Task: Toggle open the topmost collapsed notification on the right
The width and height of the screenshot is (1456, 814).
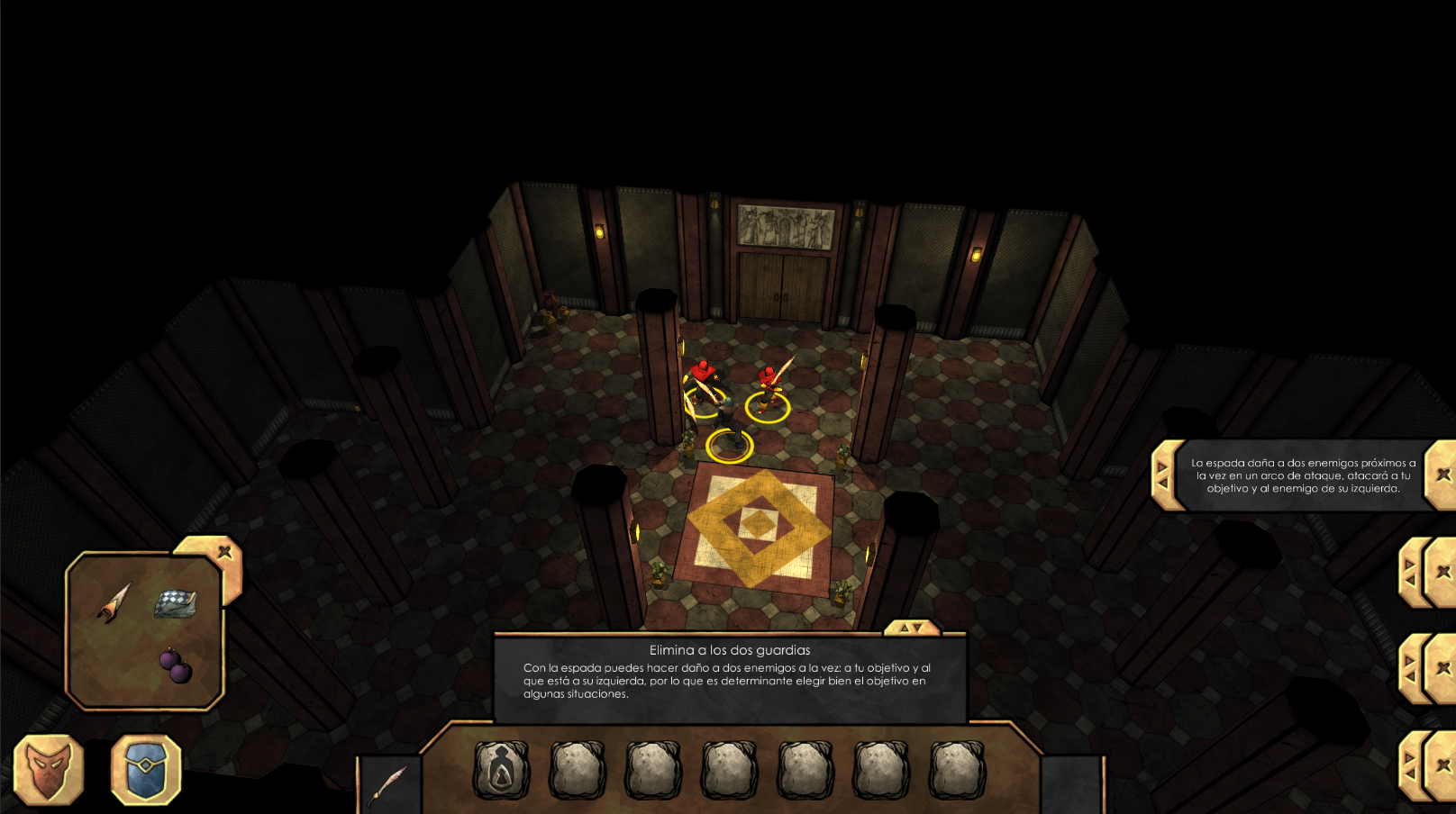Action: point(1409,572)
